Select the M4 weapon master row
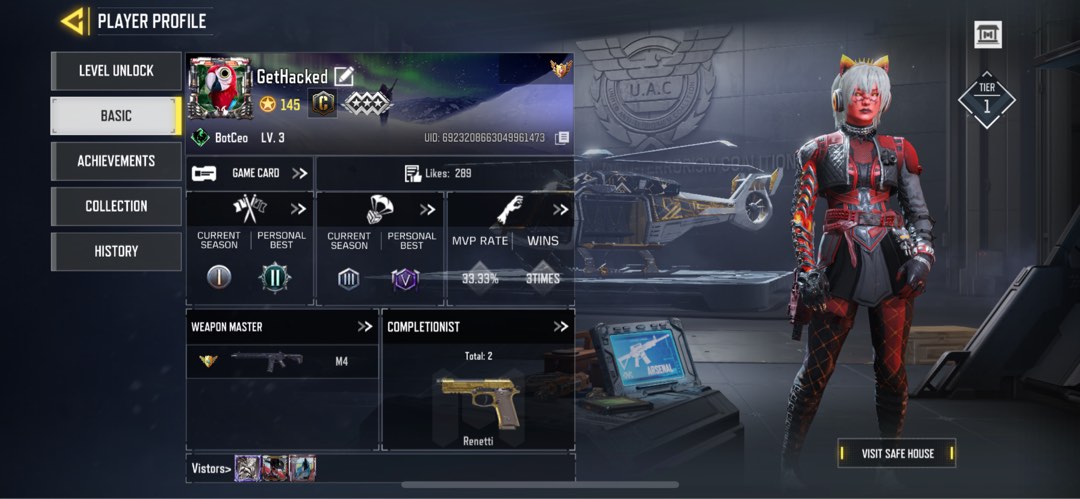Viewport: 1080px width, 499px height. pyautogui.click(x=282, y=361)
